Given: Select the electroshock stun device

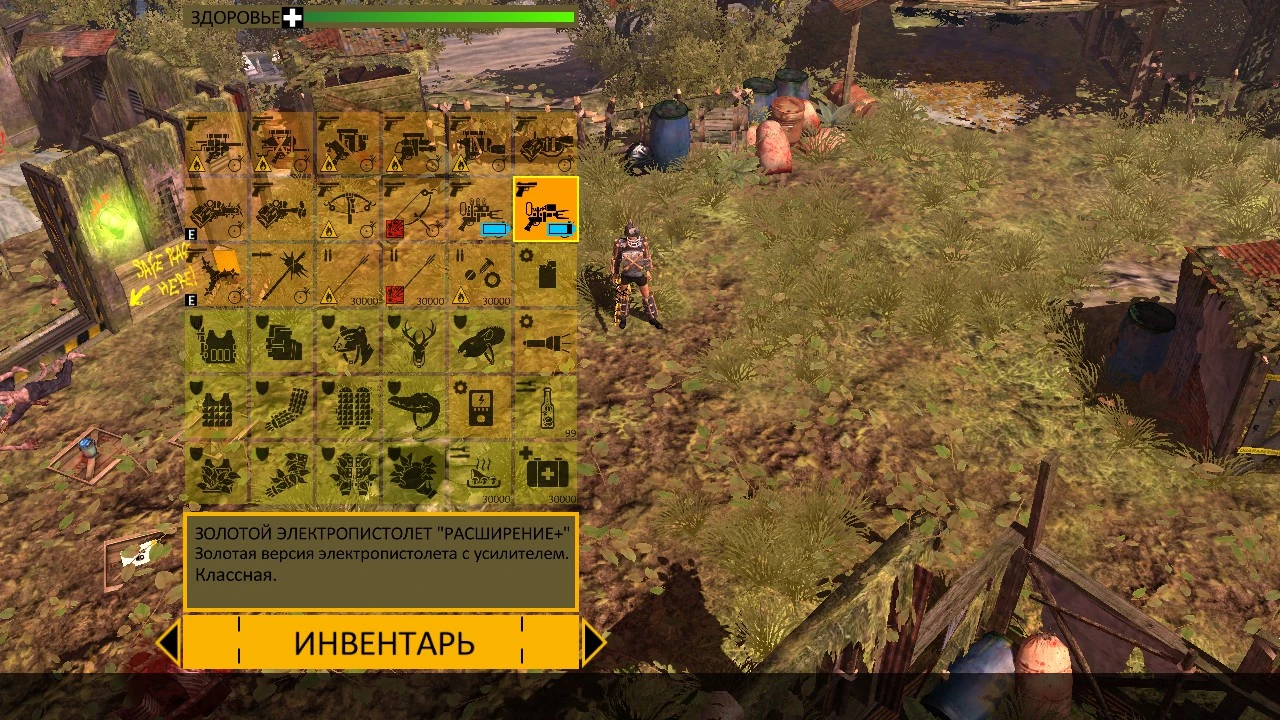Looking at the screenshot, I should click(x=480, y=410).
